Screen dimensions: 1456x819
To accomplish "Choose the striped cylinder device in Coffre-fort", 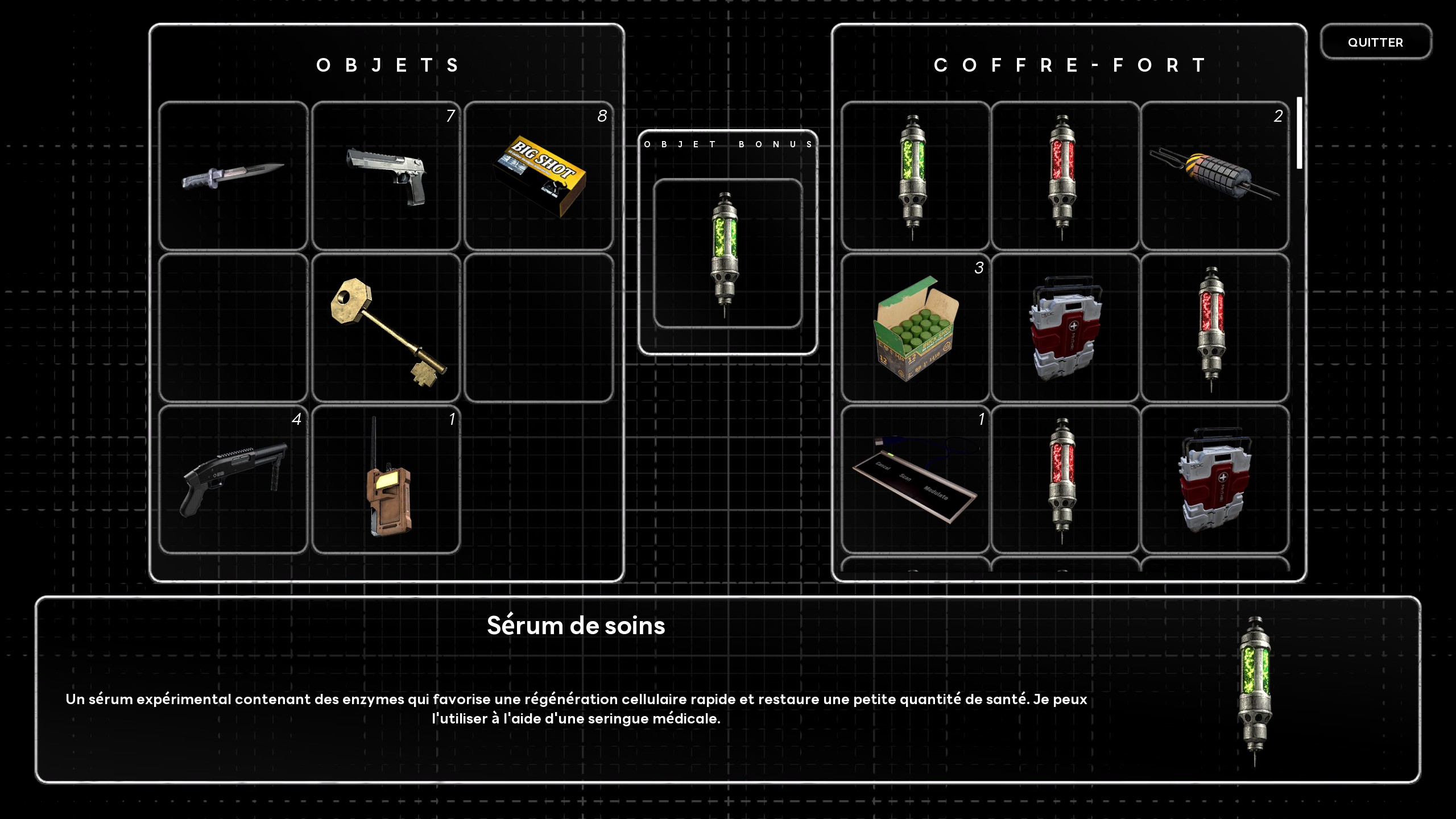I will pos(1214,176).
